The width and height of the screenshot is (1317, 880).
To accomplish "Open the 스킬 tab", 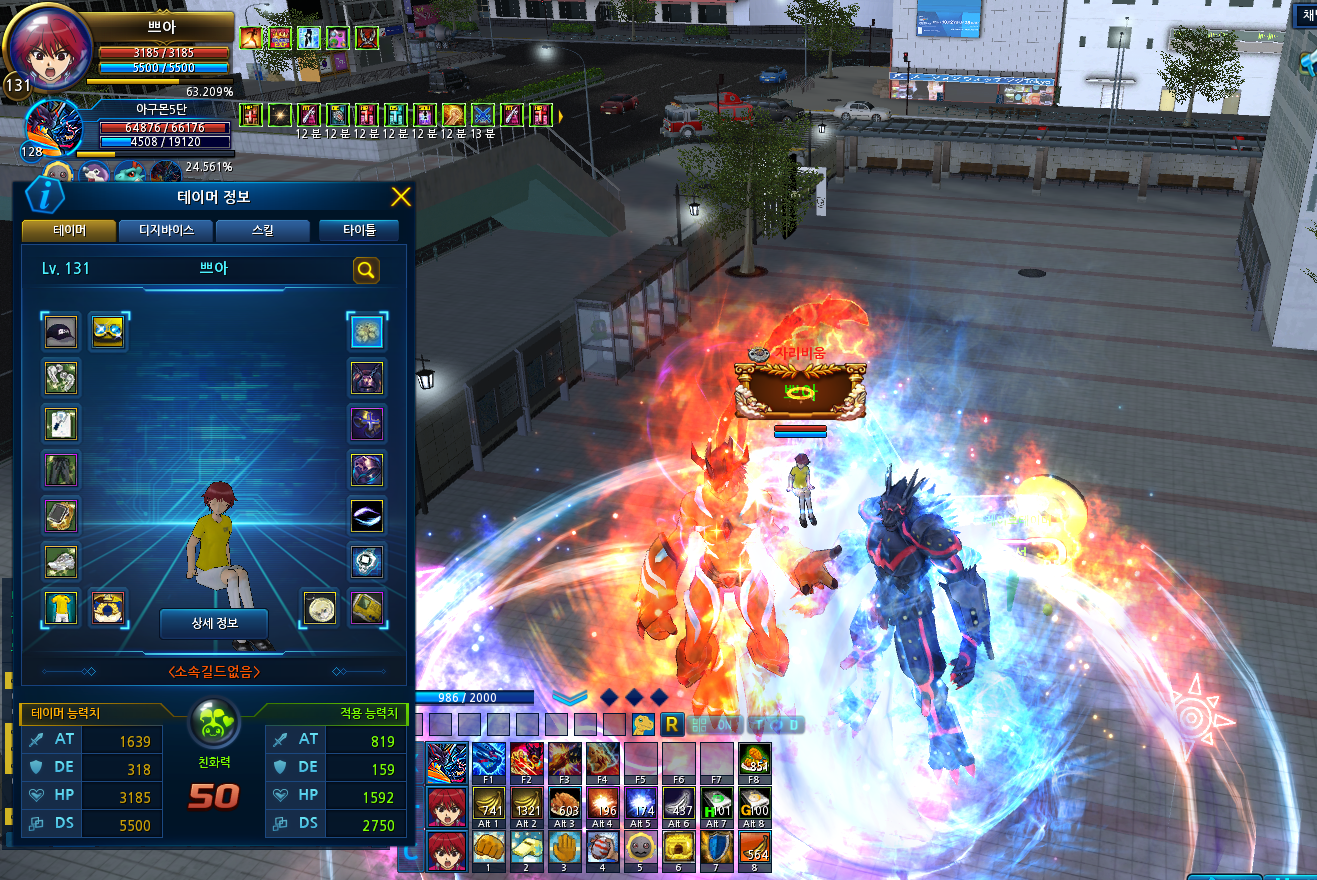I will point(263,231).
